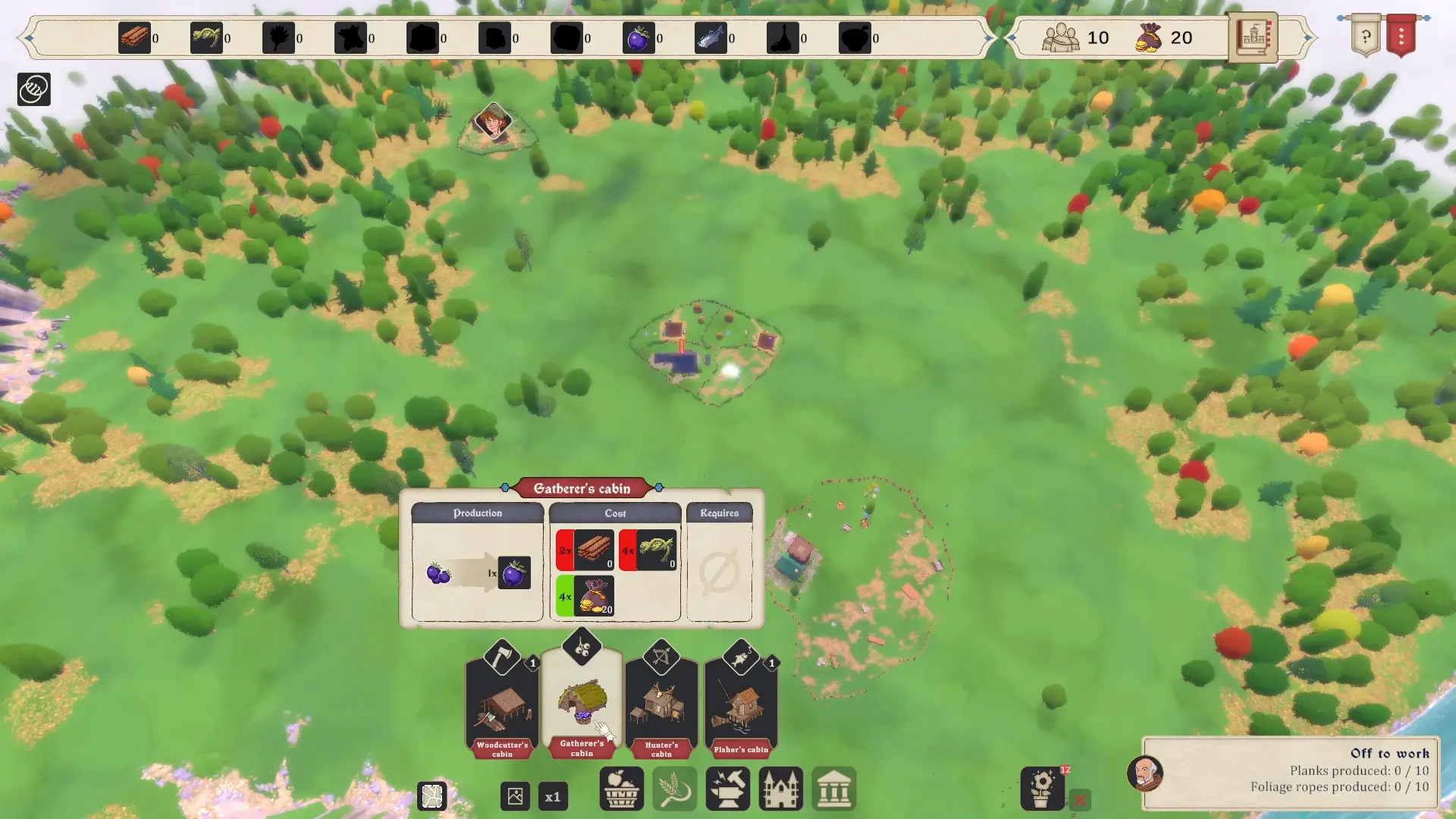Show the castle building category
This screenshot has width=1456, height=819.
[781, 789]
